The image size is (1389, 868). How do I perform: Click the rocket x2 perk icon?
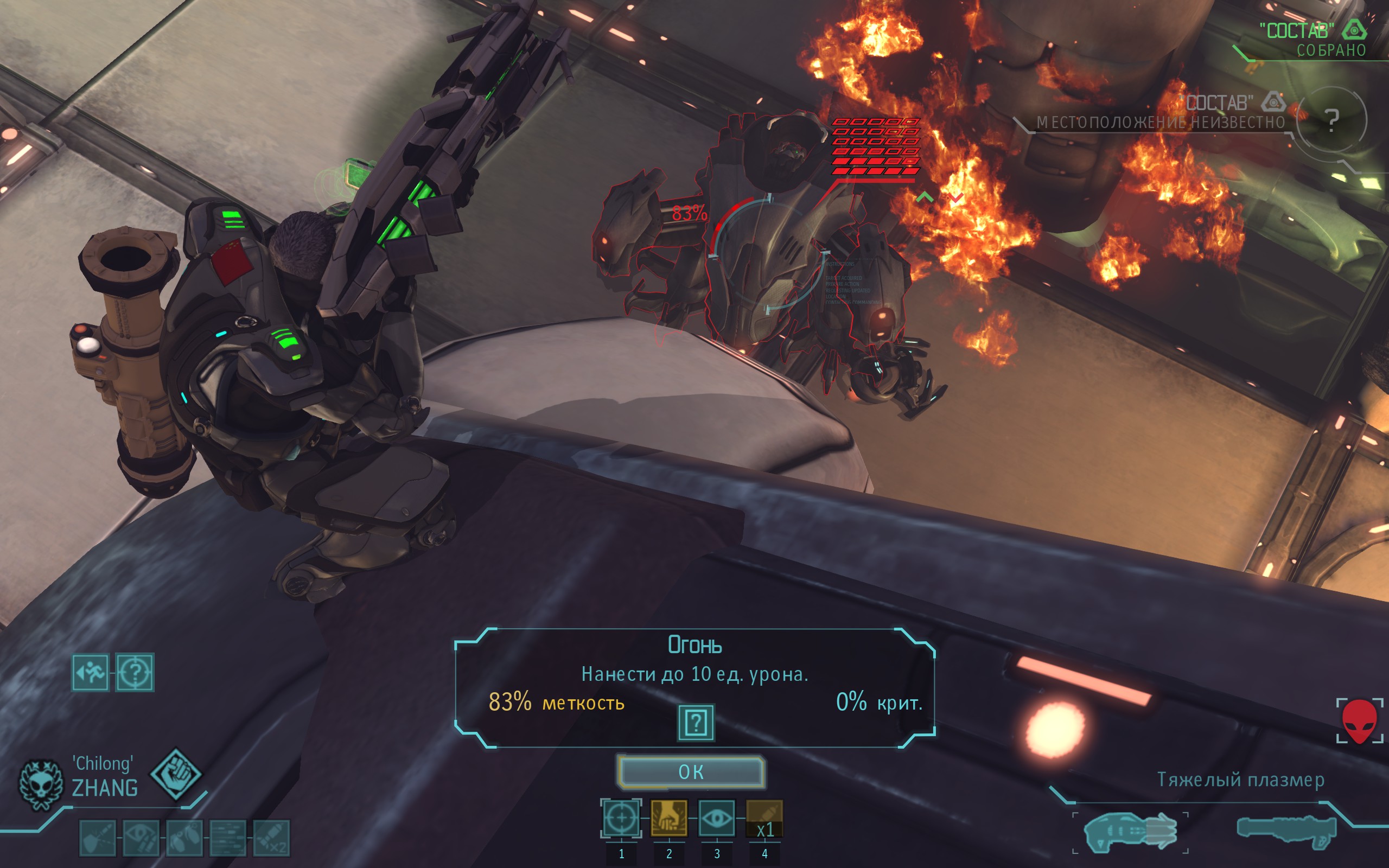271,838
